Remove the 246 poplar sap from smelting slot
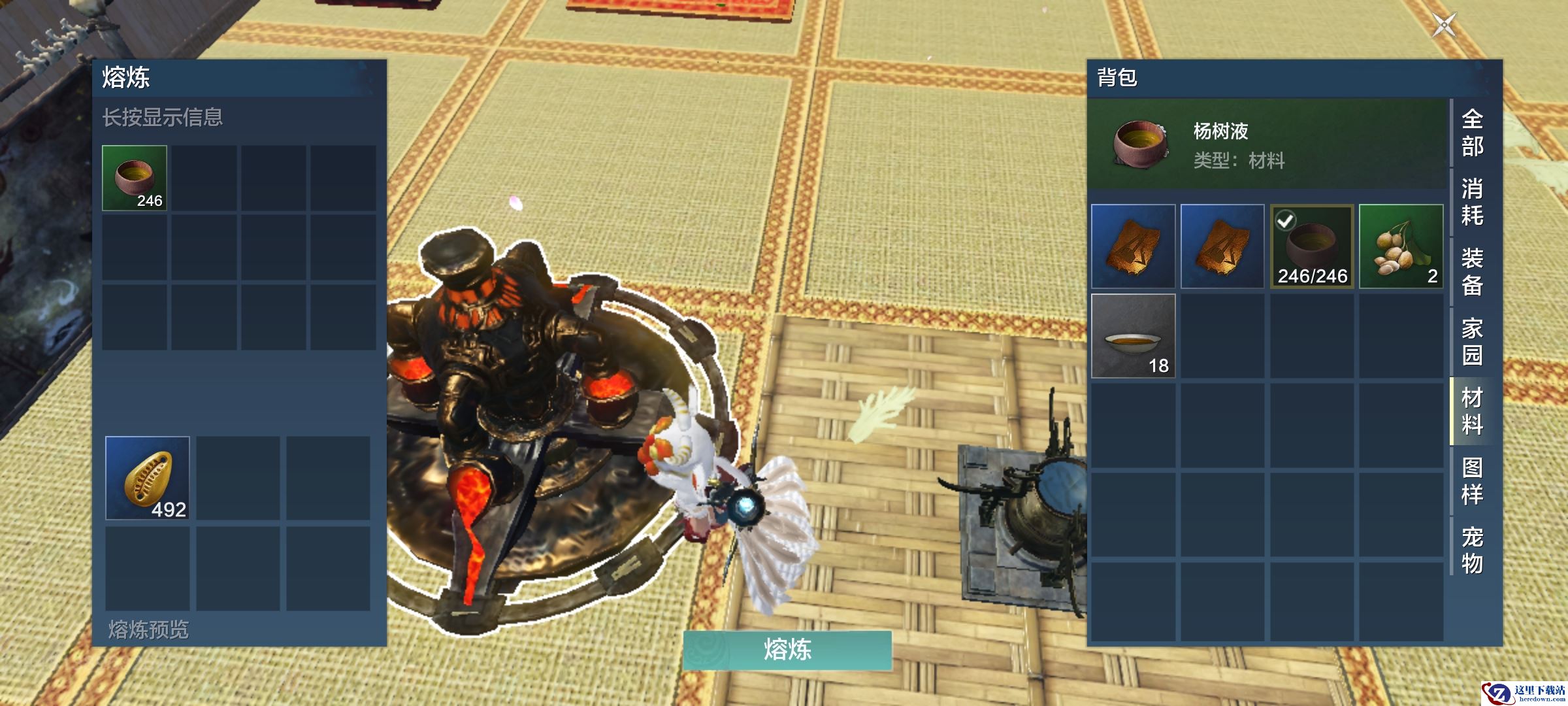Image resolution: width=1568 pixels, height=706 pixels. 135,178
